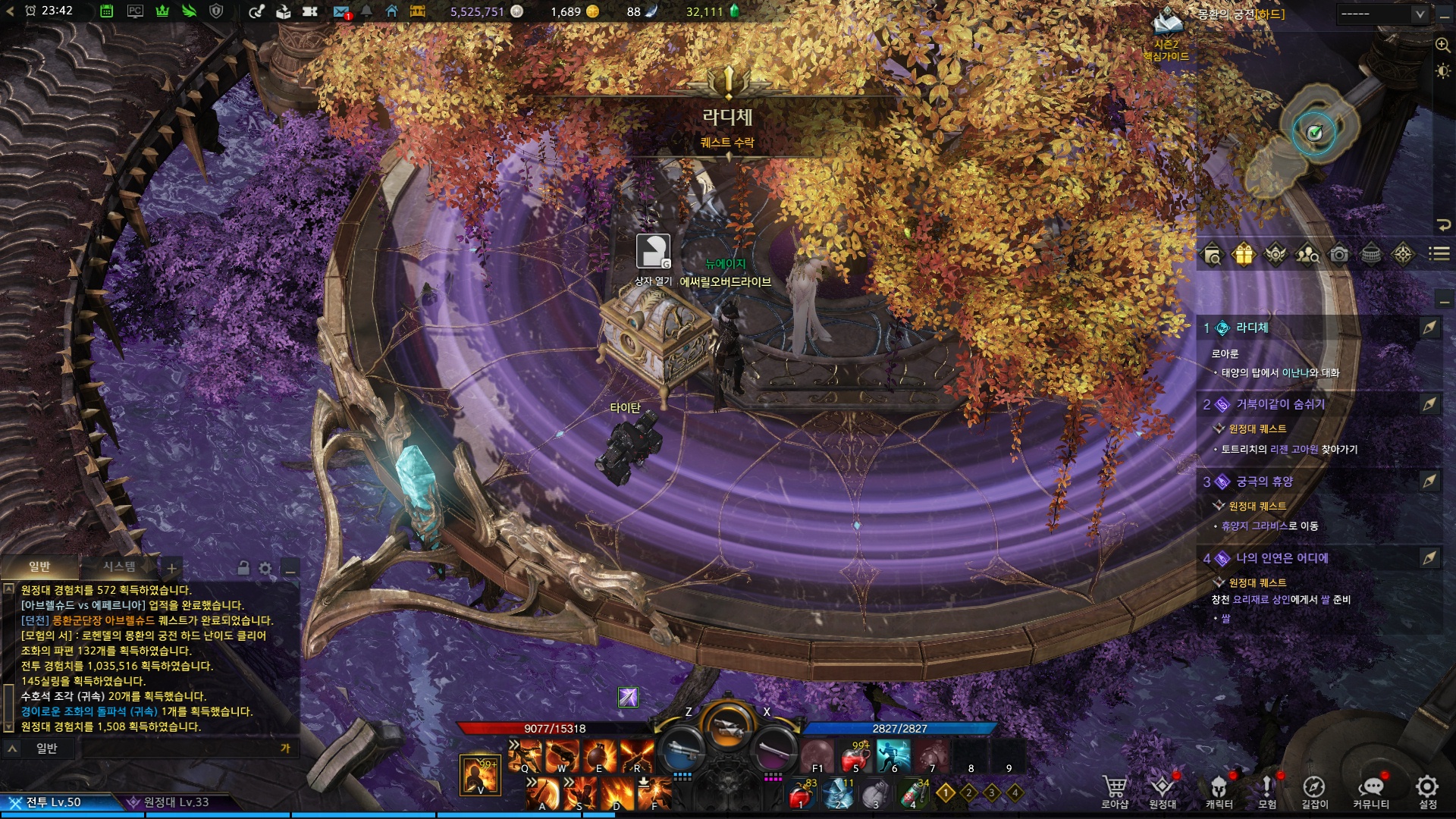Open the 길잡이 guide menu
The width and height of the screenshot is (1456, 819).
[x=1314, y=789]
